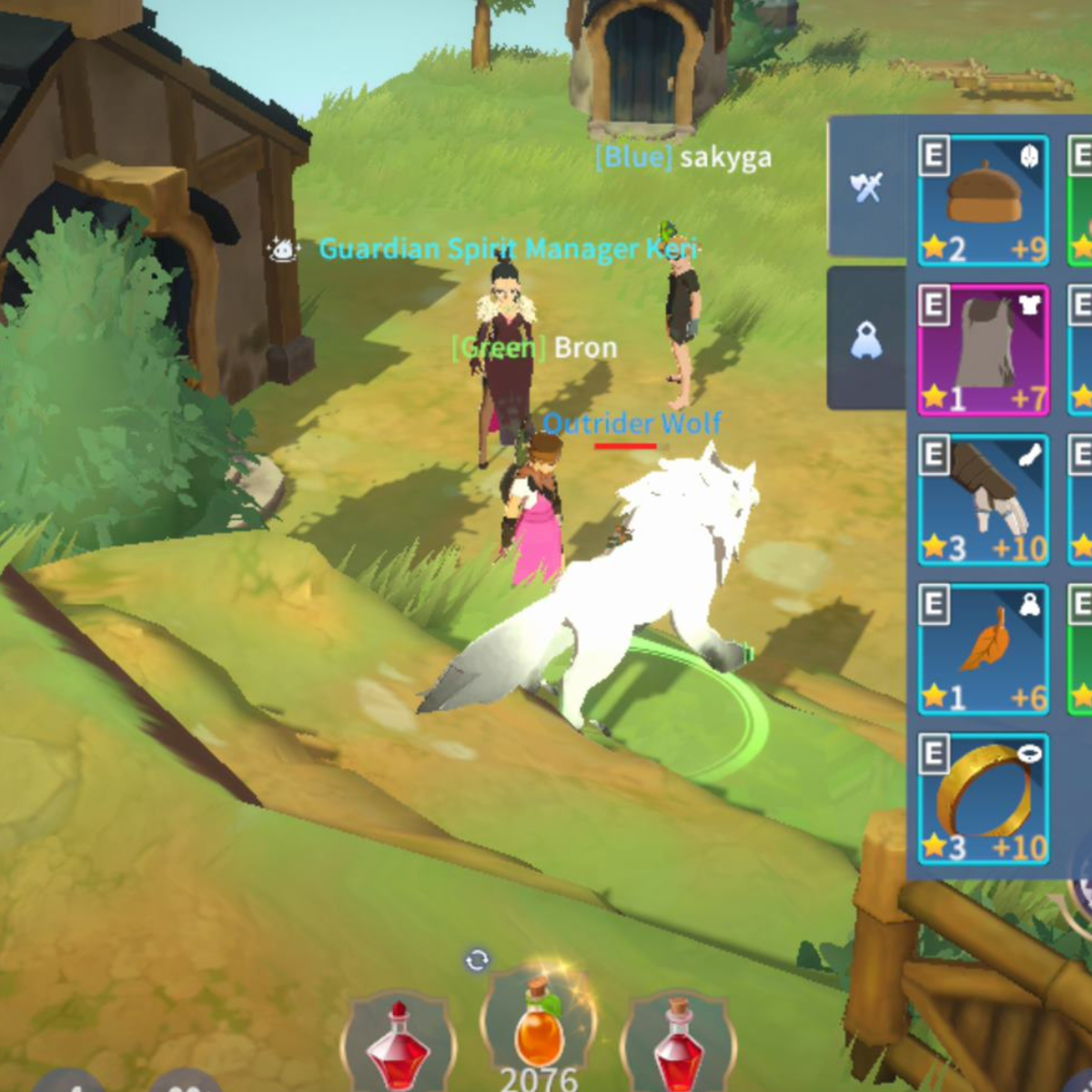Switch to the cloak armor tab
Viewport: 1092px width, 1092px height.
(x=866, y=340)
